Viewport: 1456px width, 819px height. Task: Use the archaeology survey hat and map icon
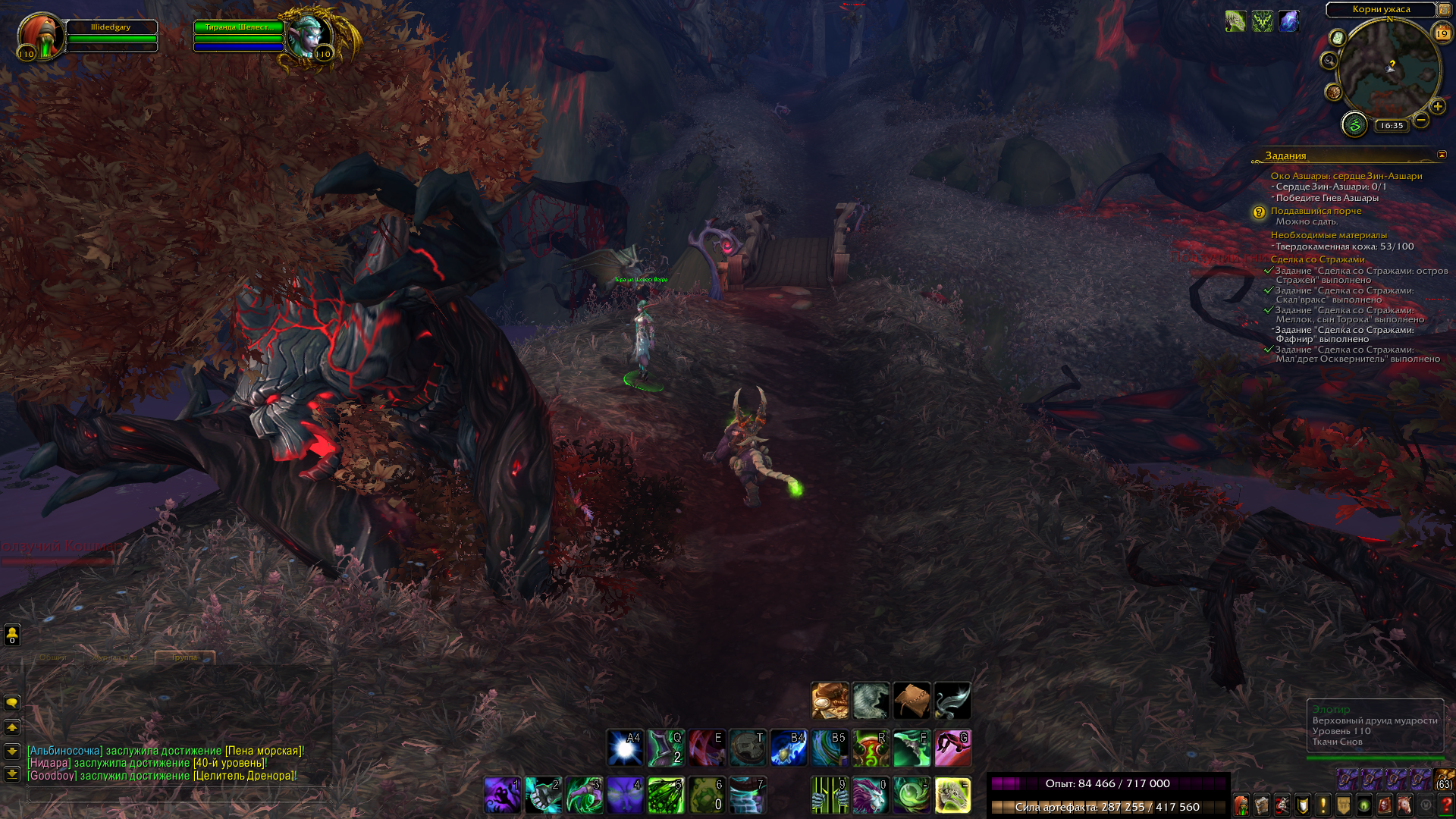pyautogui.click(x=830, y=701)
